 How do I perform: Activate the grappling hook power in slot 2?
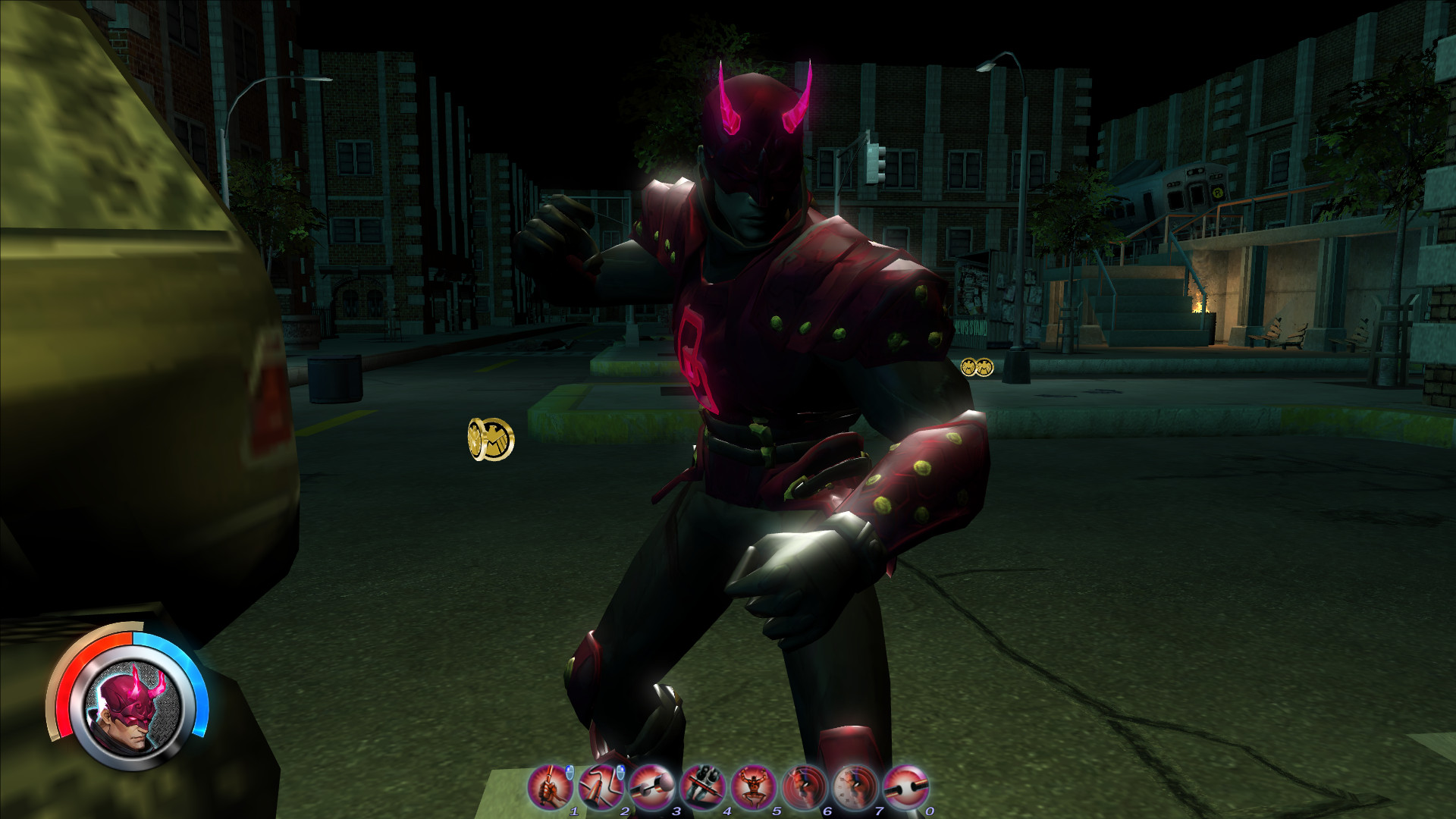(599, 786)
